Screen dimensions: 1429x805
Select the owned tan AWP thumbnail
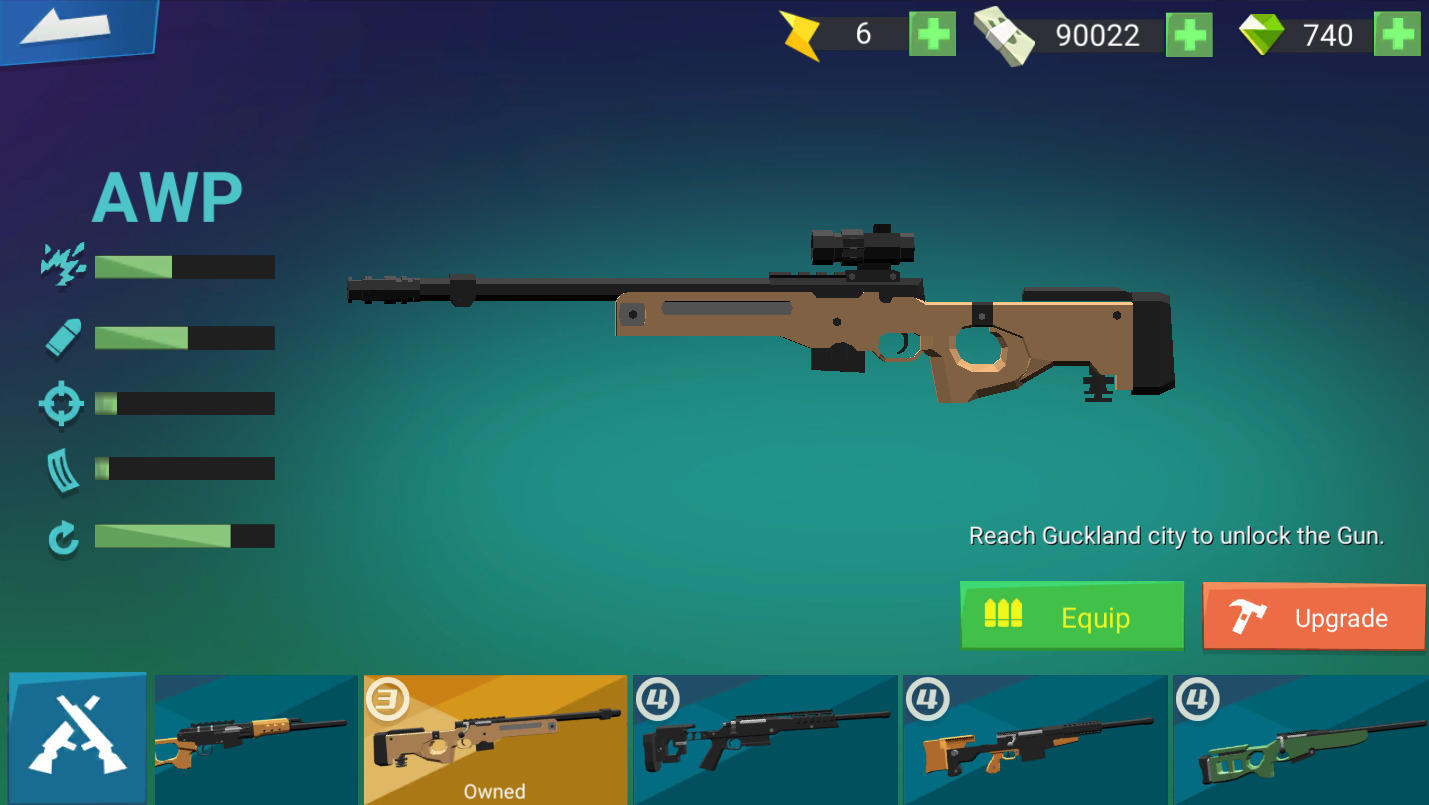coord(495,740)
